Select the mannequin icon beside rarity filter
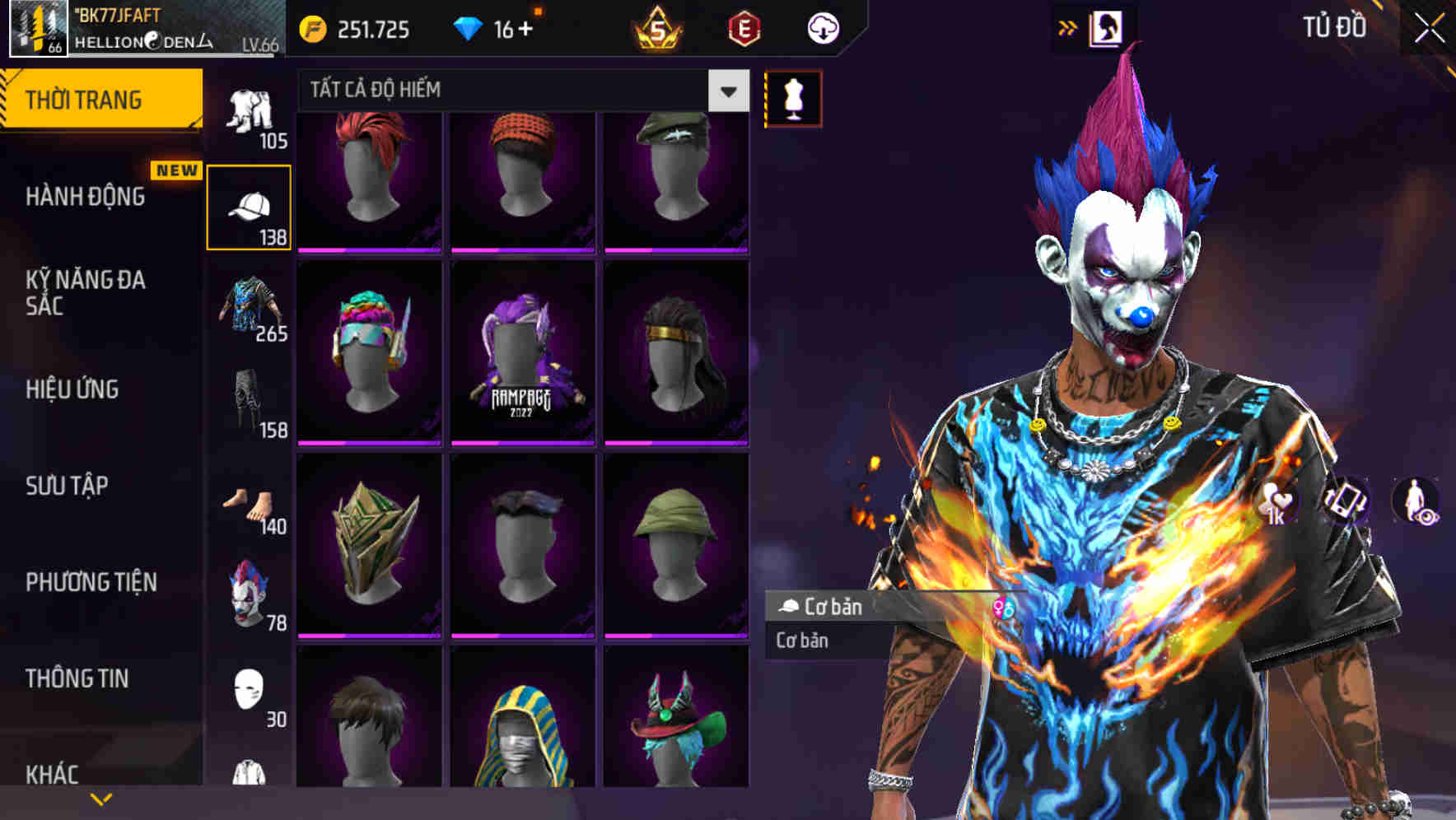This screenshot has width=1456, height=820. [792, 99]
